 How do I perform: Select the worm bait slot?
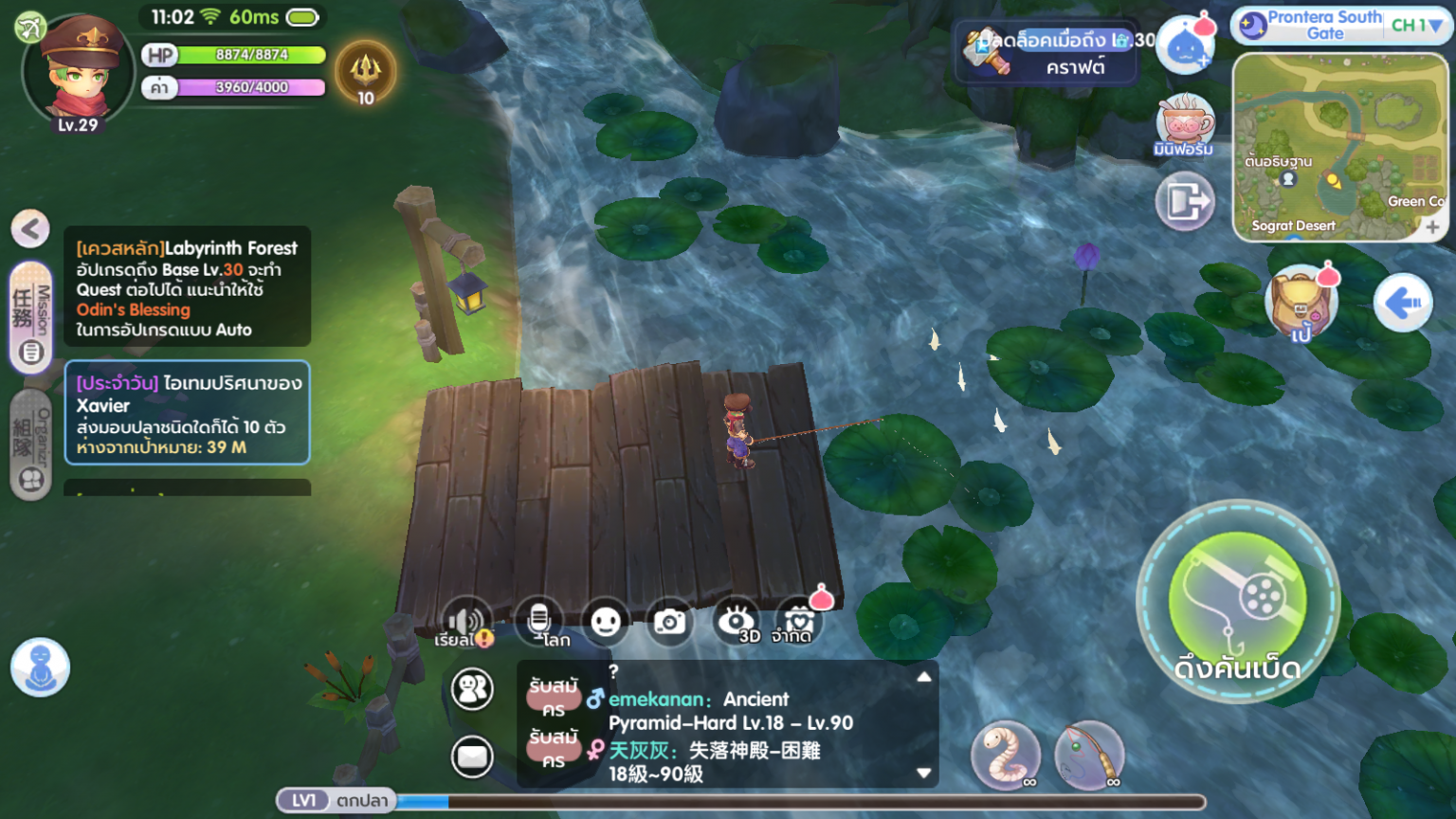coord(1006,755)
